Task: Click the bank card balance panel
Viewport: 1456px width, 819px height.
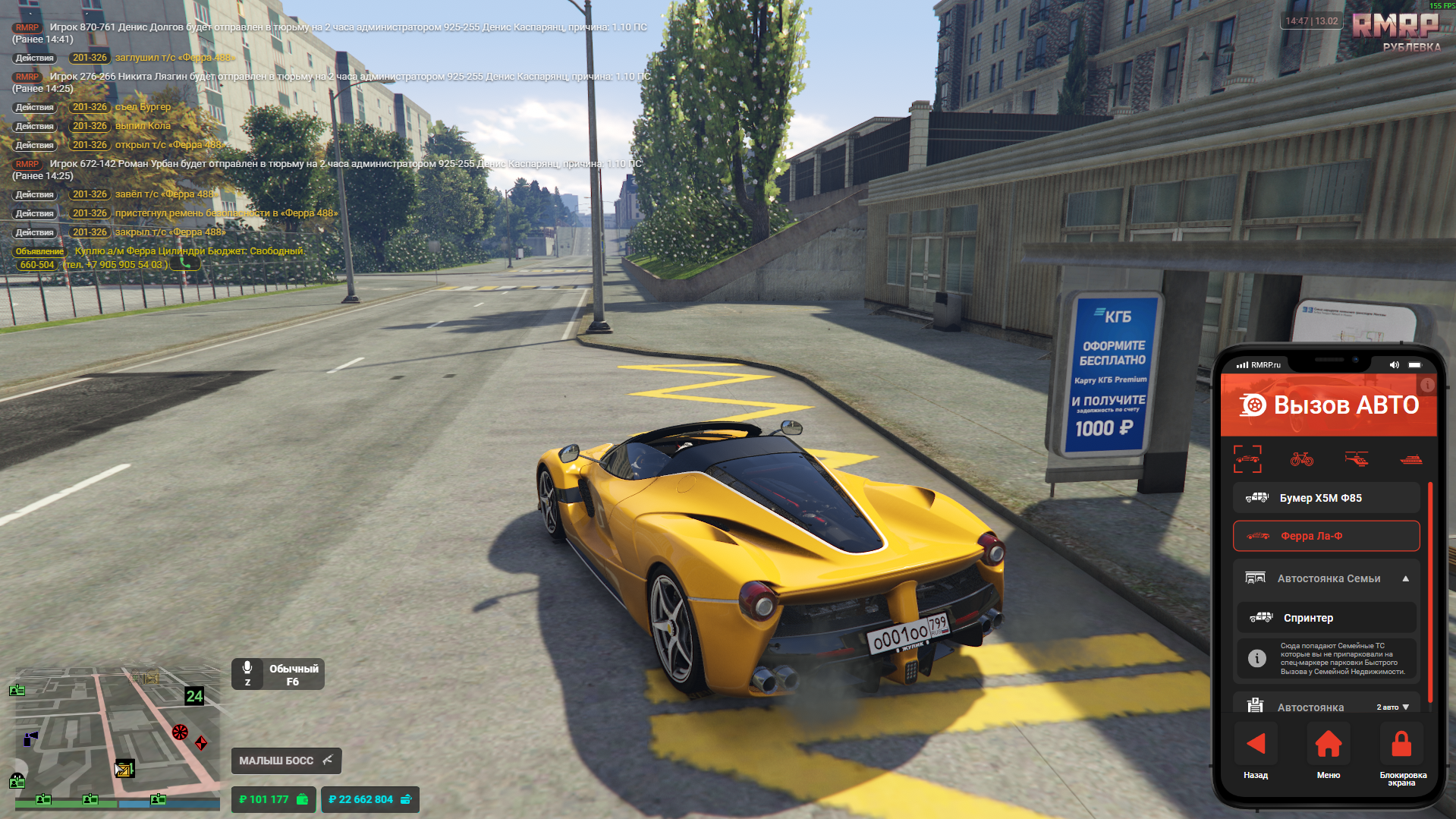Action: [370, 799]
